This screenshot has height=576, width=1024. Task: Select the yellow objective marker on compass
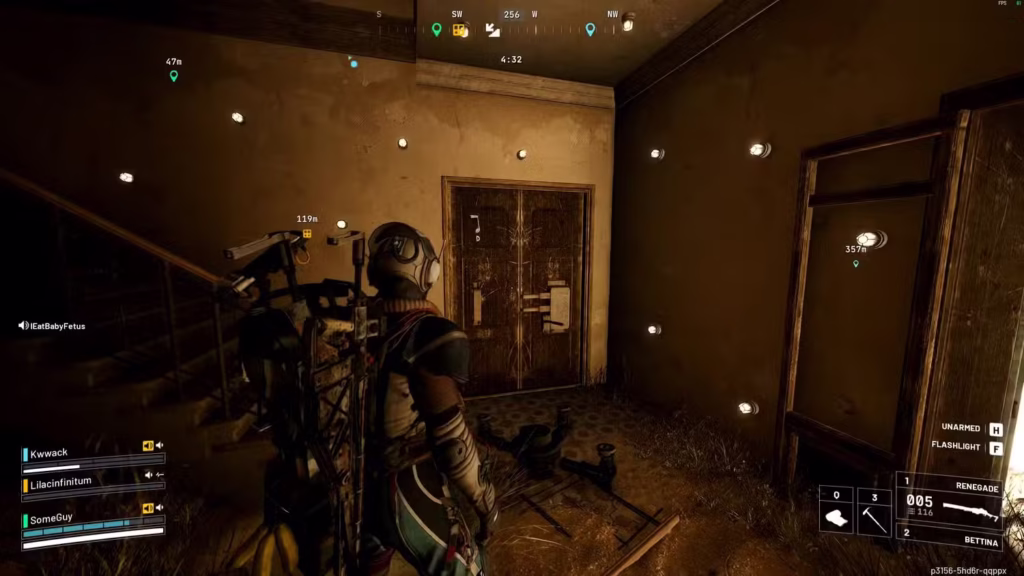(x=460, y=30)
